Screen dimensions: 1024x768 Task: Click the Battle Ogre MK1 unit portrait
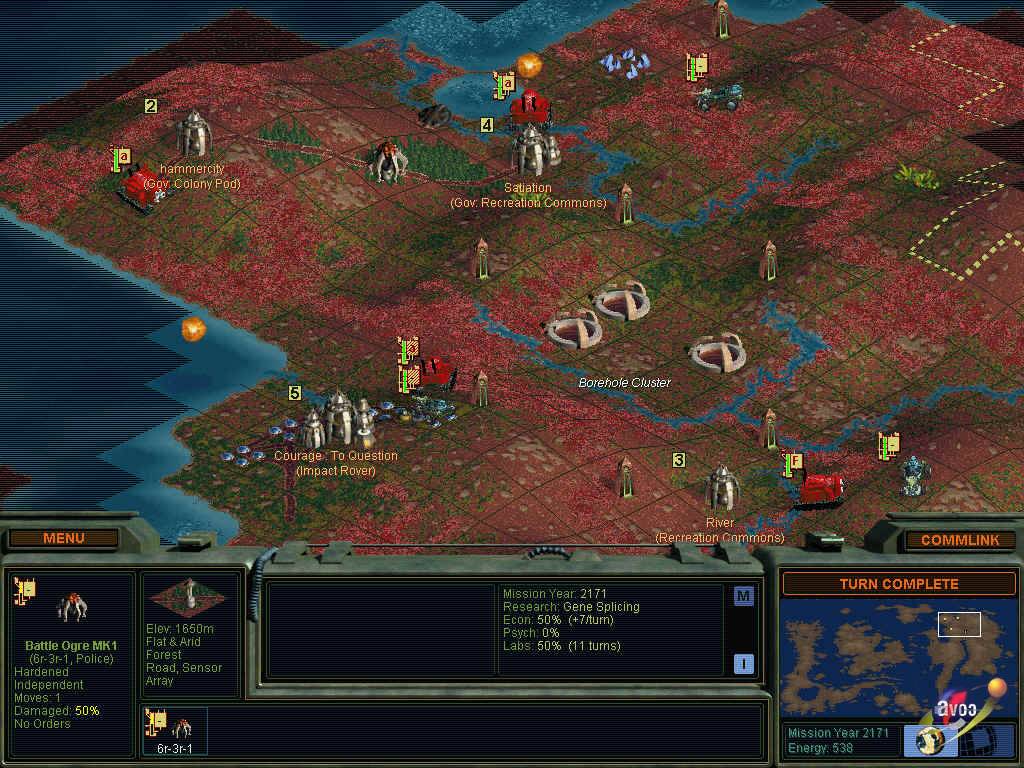point(71,605)
